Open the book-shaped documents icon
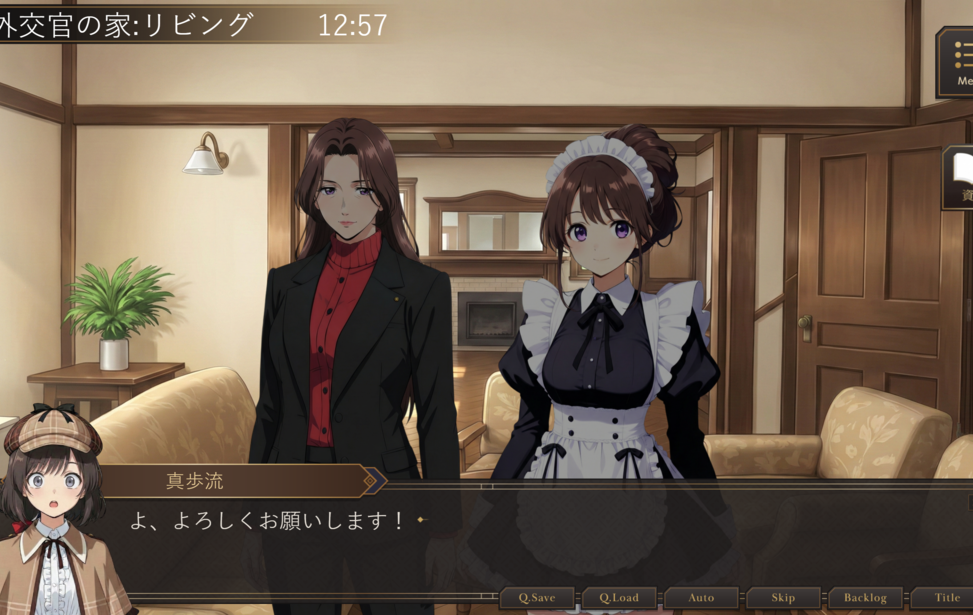Image resolution: width=973 pixels, height=615 pixels. pyautogui.click(x=961, y=176)
